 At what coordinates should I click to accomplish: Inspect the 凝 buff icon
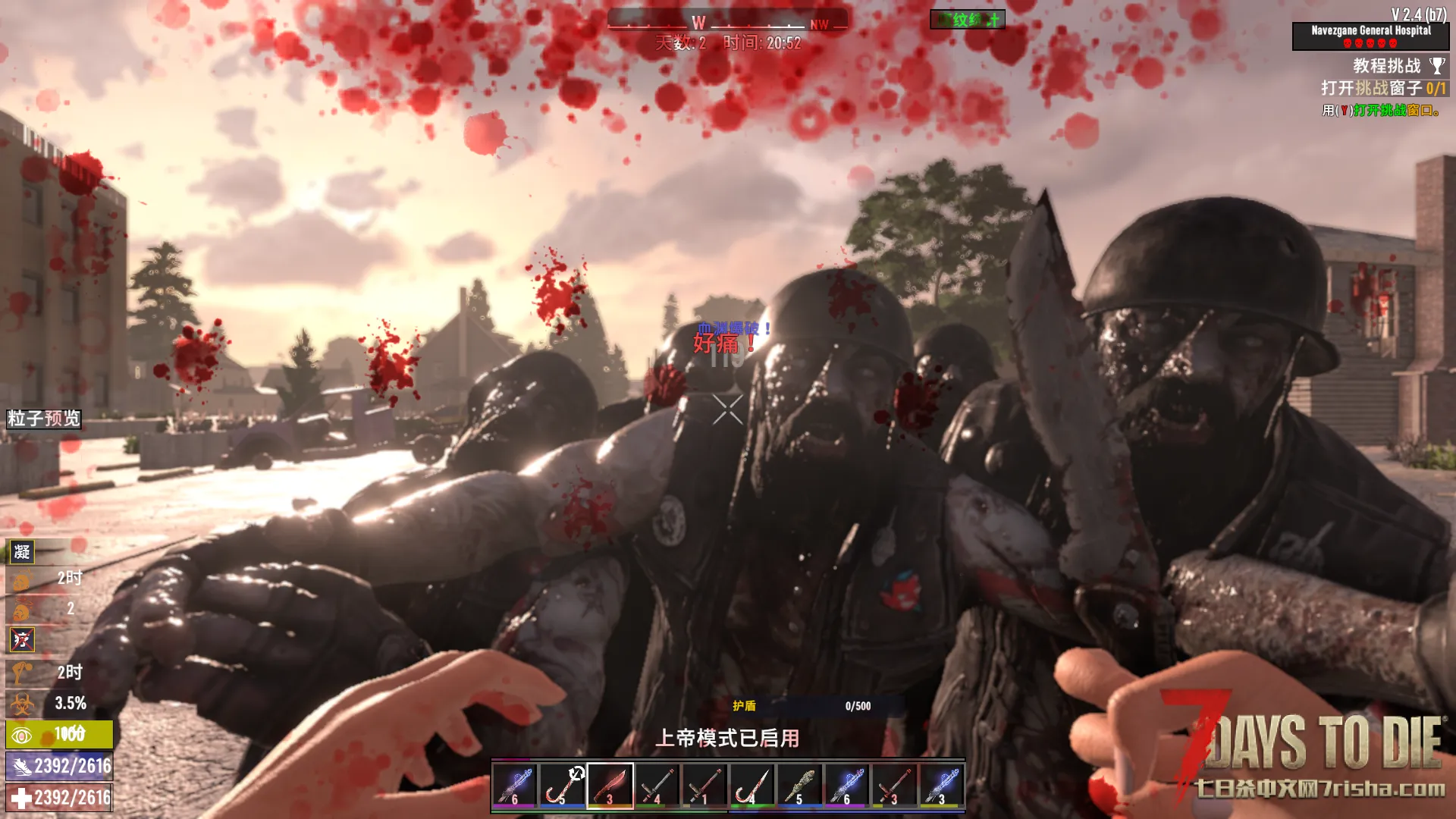click(x=22, y=552)
